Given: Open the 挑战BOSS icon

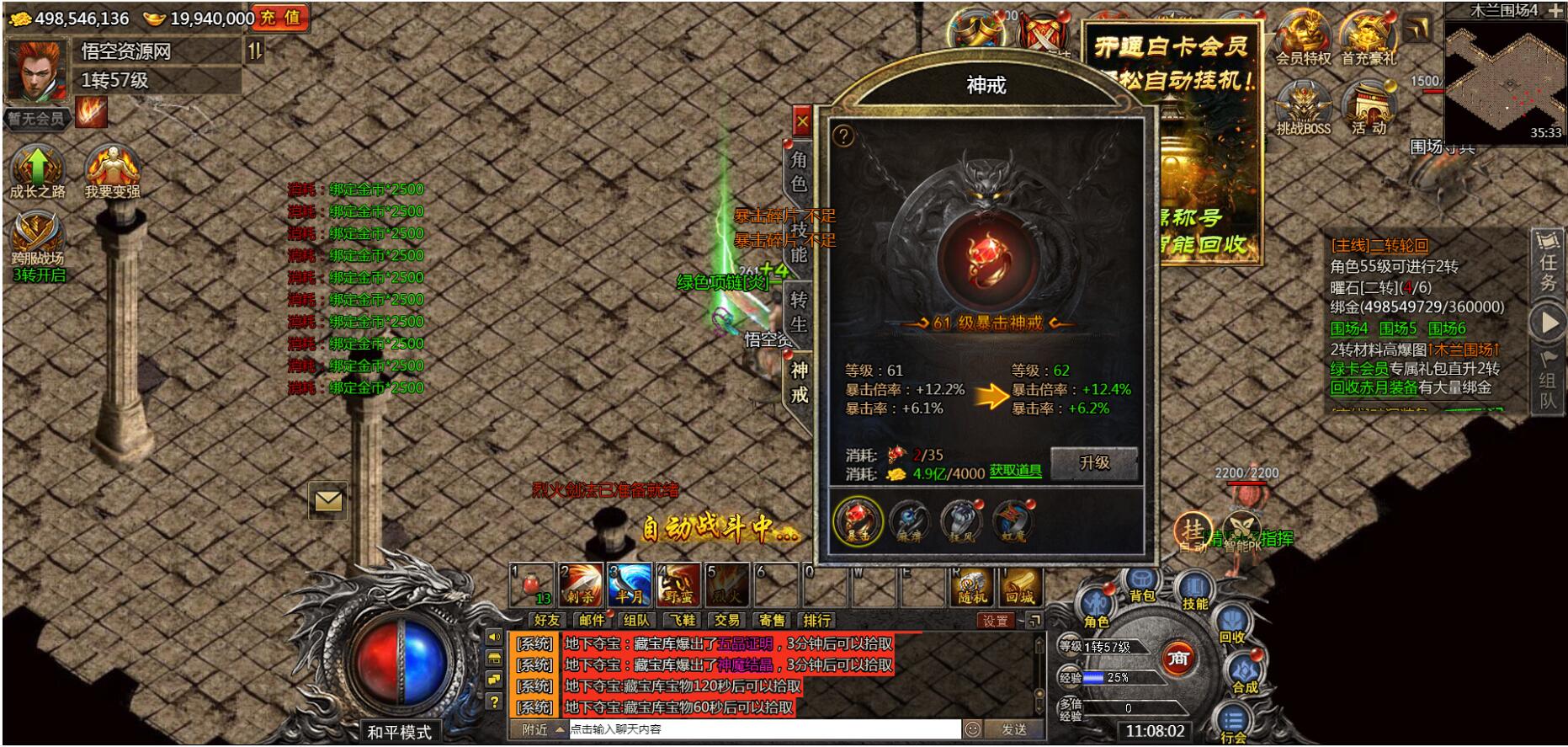Looking at the screenshot, I should pyautogui.click(x=1303, y=109).
